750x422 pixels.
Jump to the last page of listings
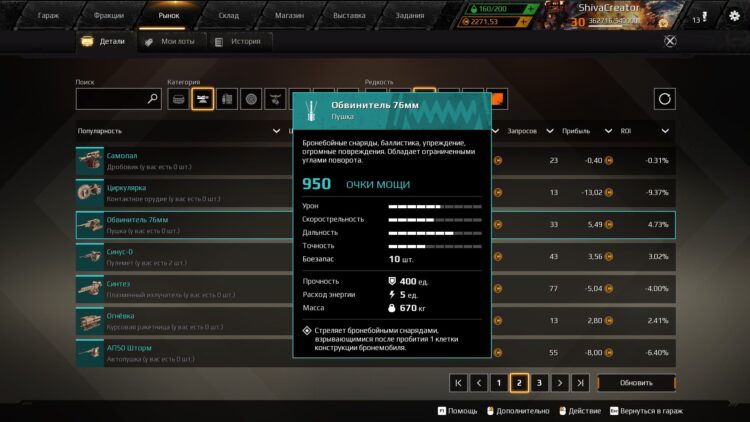(x=580, y=382)
